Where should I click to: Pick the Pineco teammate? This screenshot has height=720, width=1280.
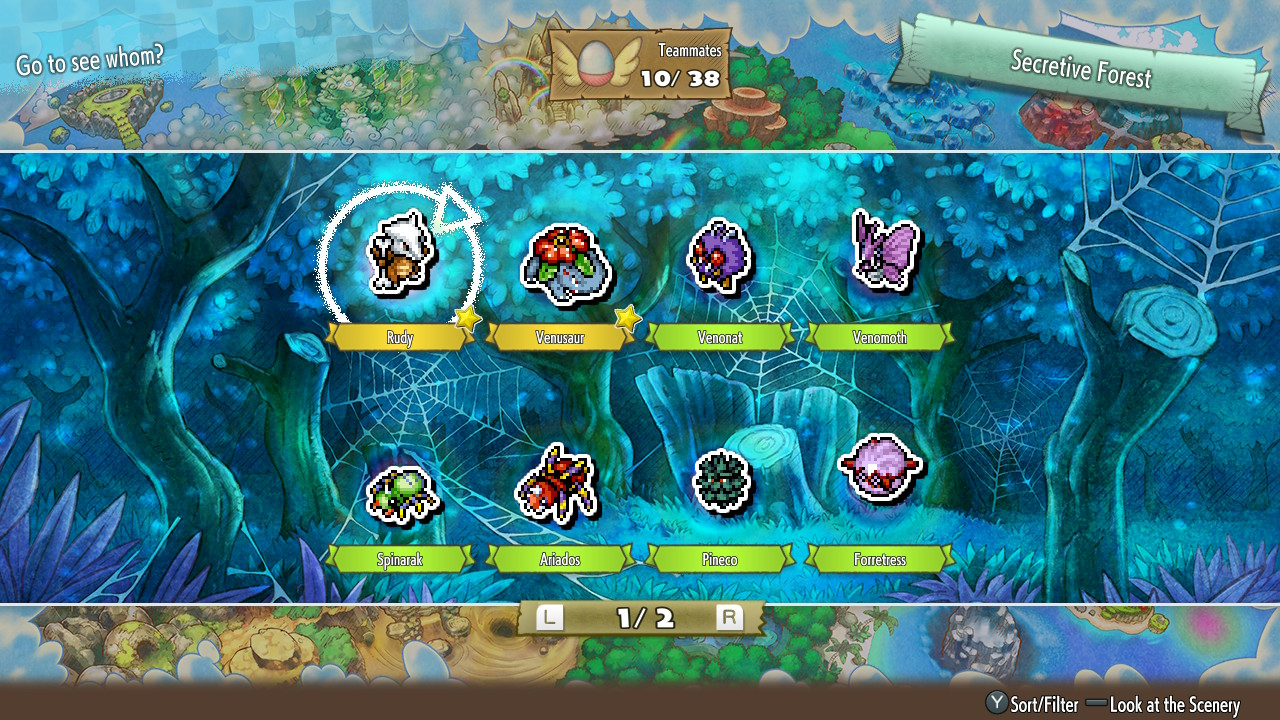point(720,481)
